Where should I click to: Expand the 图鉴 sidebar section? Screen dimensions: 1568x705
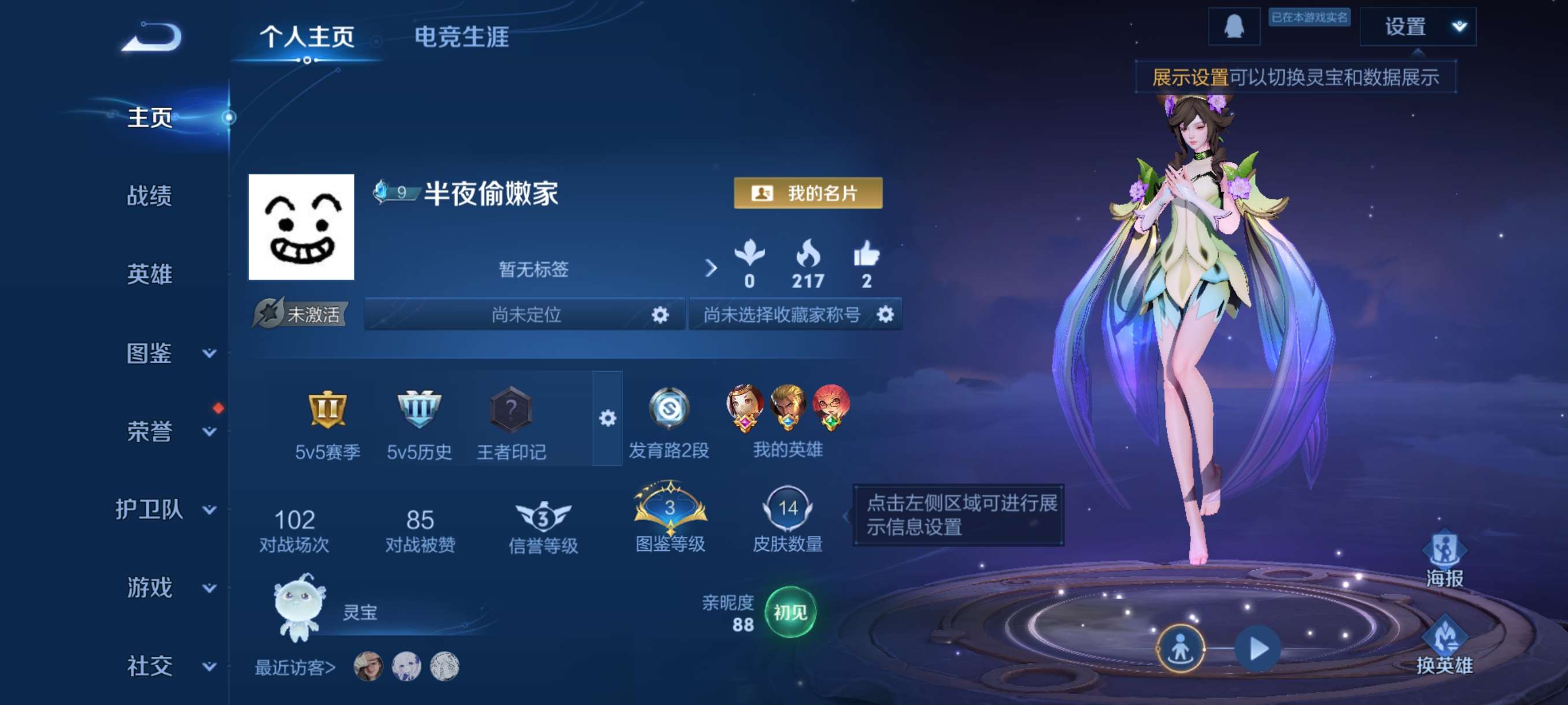(x=150, y=353)
